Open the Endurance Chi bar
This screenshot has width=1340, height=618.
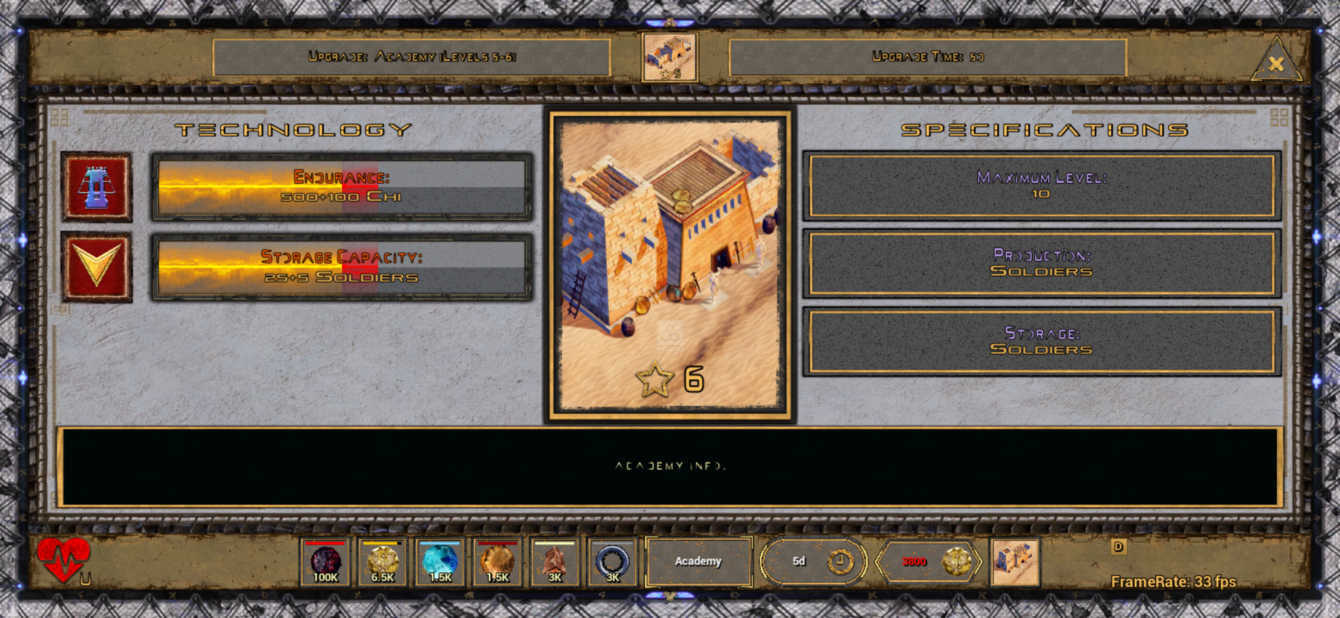click(x=341, y=187)
